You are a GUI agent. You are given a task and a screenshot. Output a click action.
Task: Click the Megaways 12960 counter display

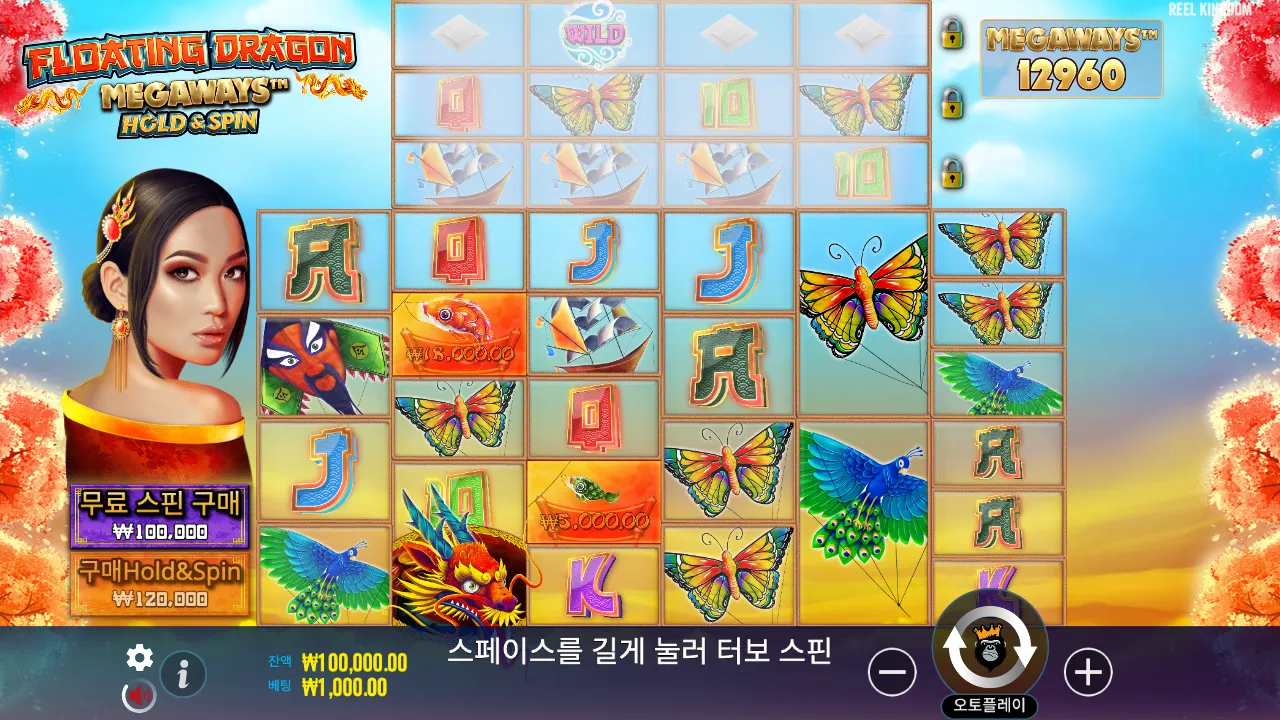click(1070, 58)
